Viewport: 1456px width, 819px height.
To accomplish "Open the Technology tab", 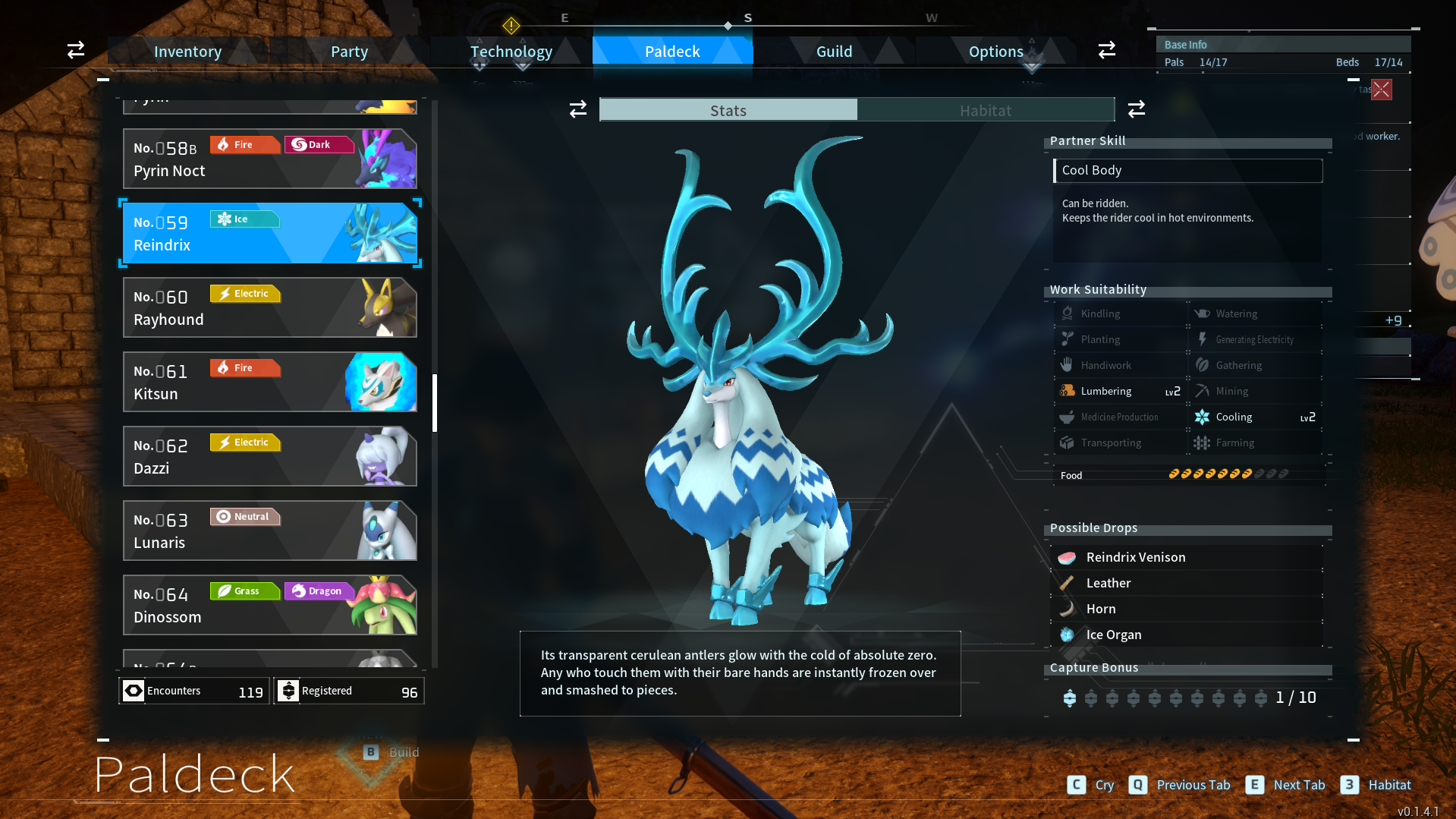I will (511, 52).
